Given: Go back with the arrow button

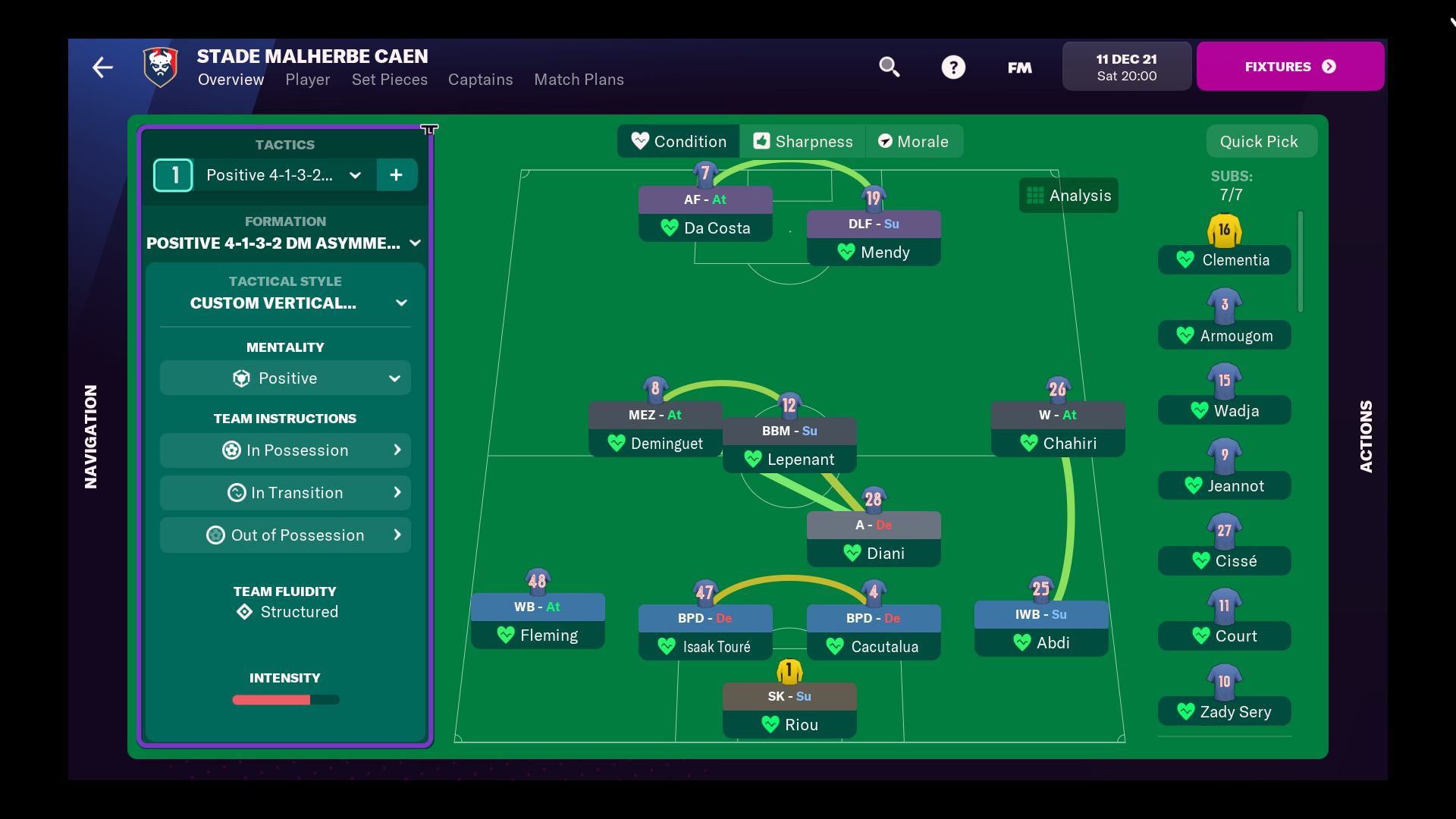Looking at the screenshot, I should 102,67.
